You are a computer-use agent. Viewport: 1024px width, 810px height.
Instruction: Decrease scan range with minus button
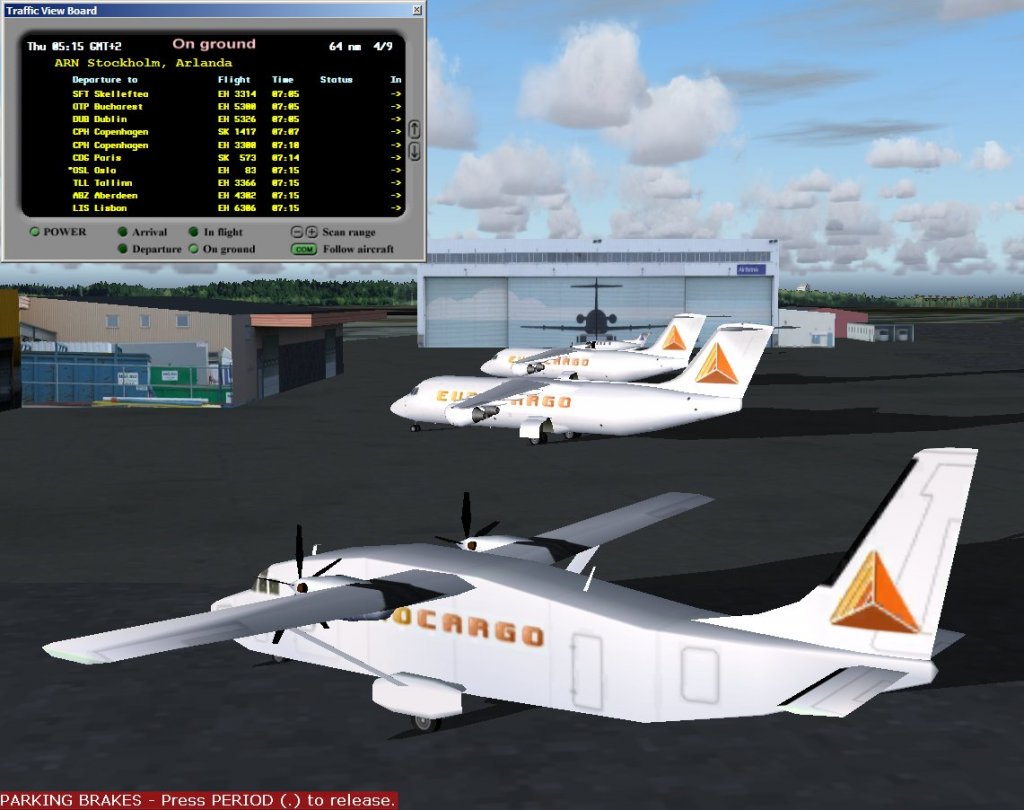297,232
